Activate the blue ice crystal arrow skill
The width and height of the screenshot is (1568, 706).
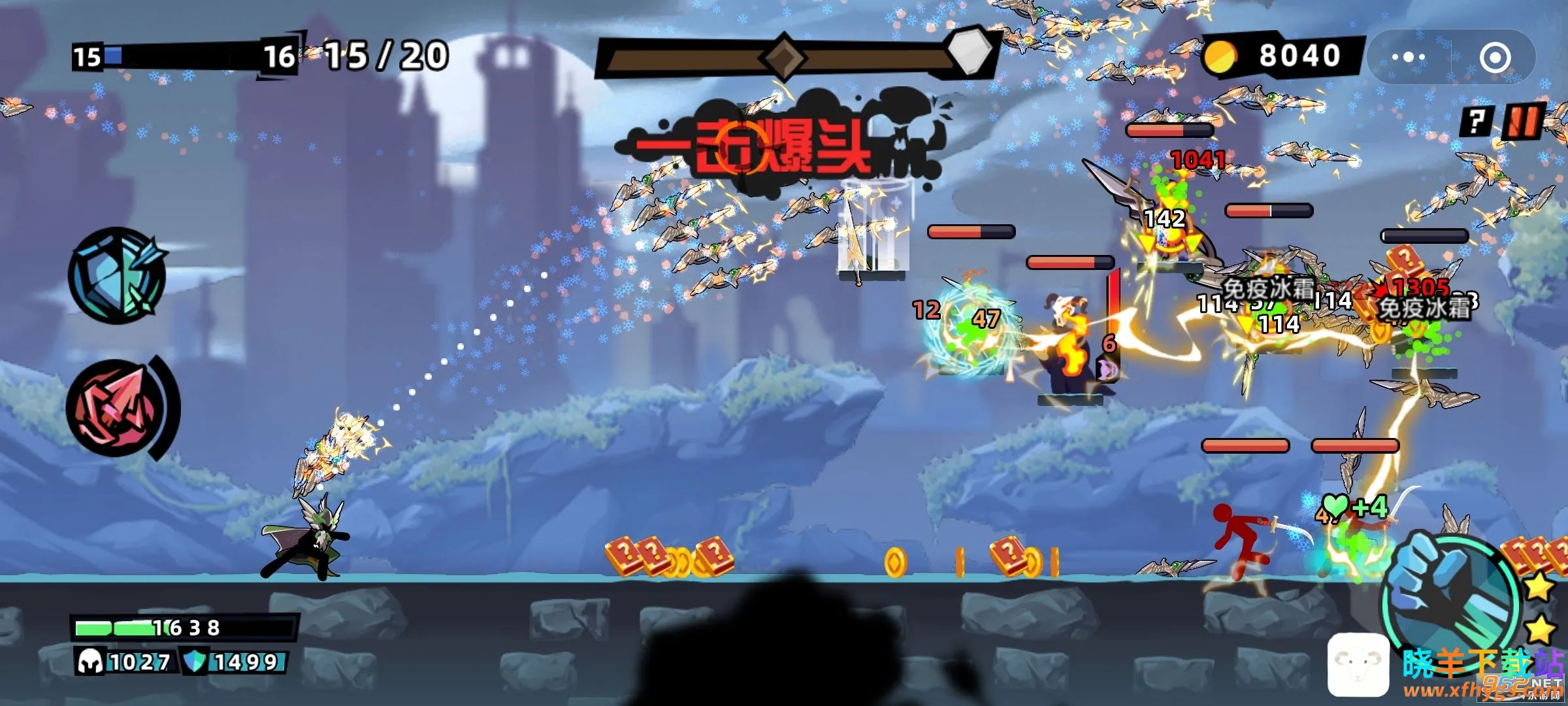tap(118, 275)
